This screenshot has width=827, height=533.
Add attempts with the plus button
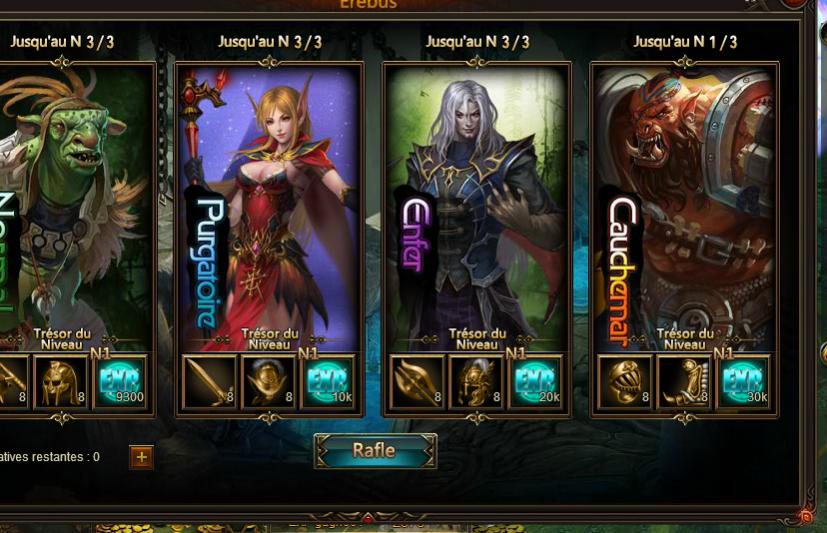tap(141, 457)
